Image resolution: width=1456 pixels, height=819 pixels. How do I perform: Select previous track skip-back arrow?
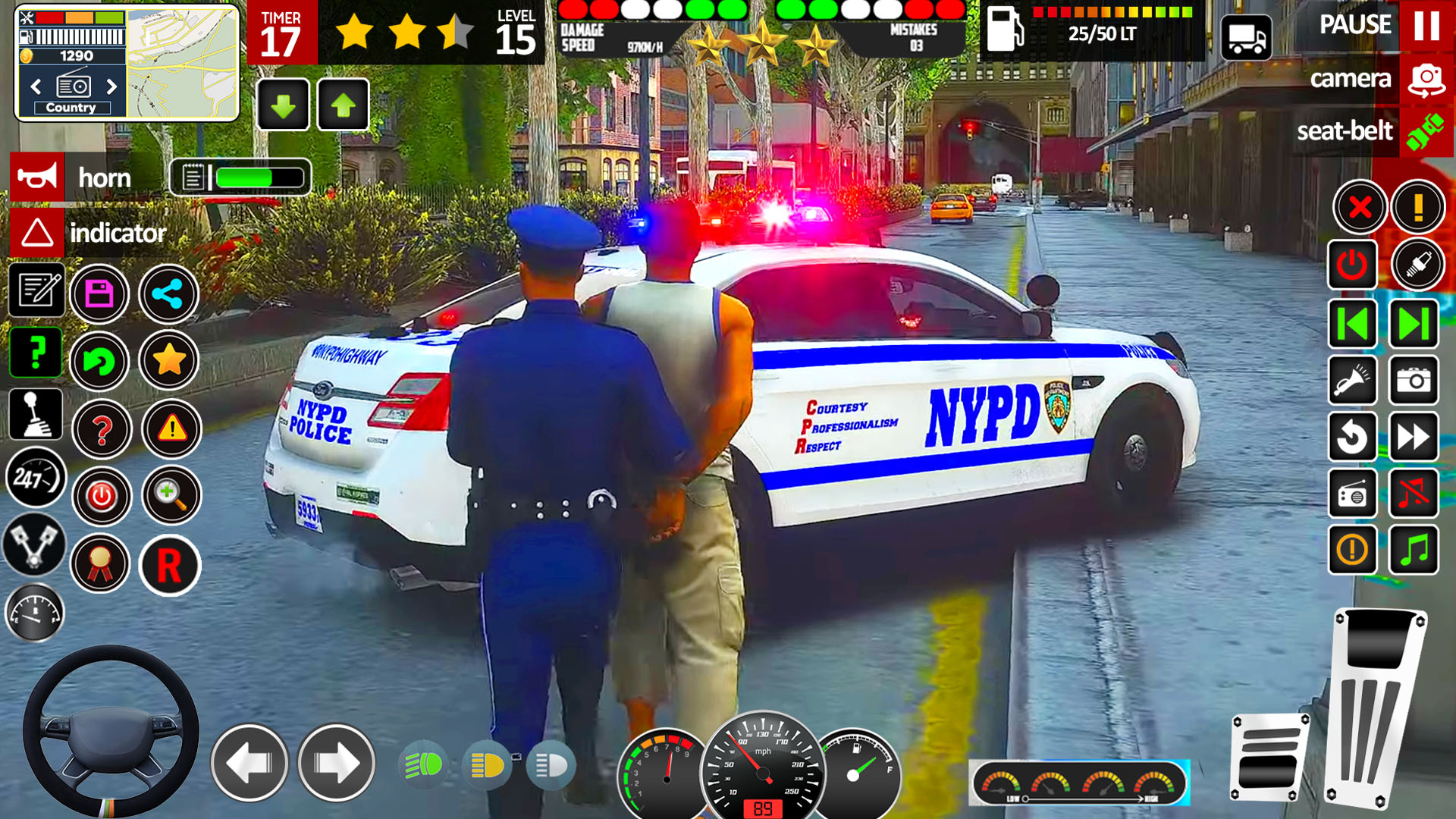1353,322
